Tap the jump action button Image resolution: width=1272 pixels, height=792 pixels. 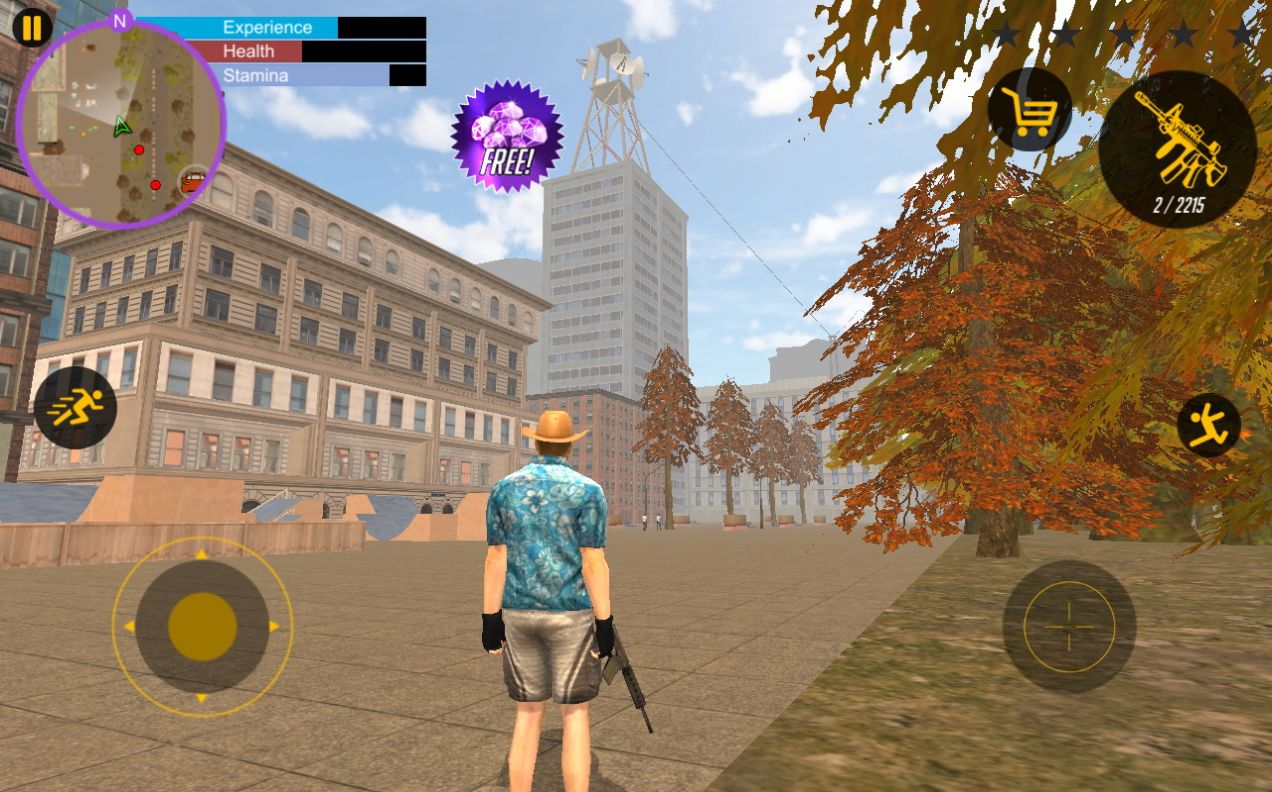(x=1208, y=426)
